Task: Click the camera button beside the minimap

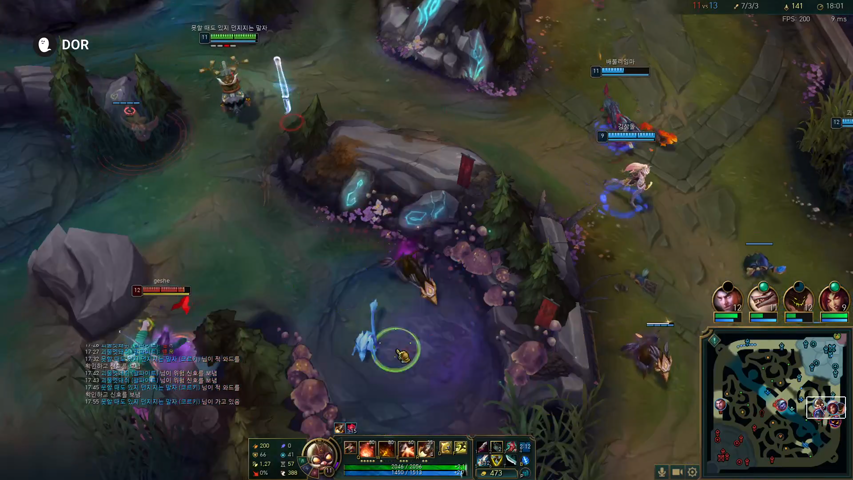Action: (677, 472)
